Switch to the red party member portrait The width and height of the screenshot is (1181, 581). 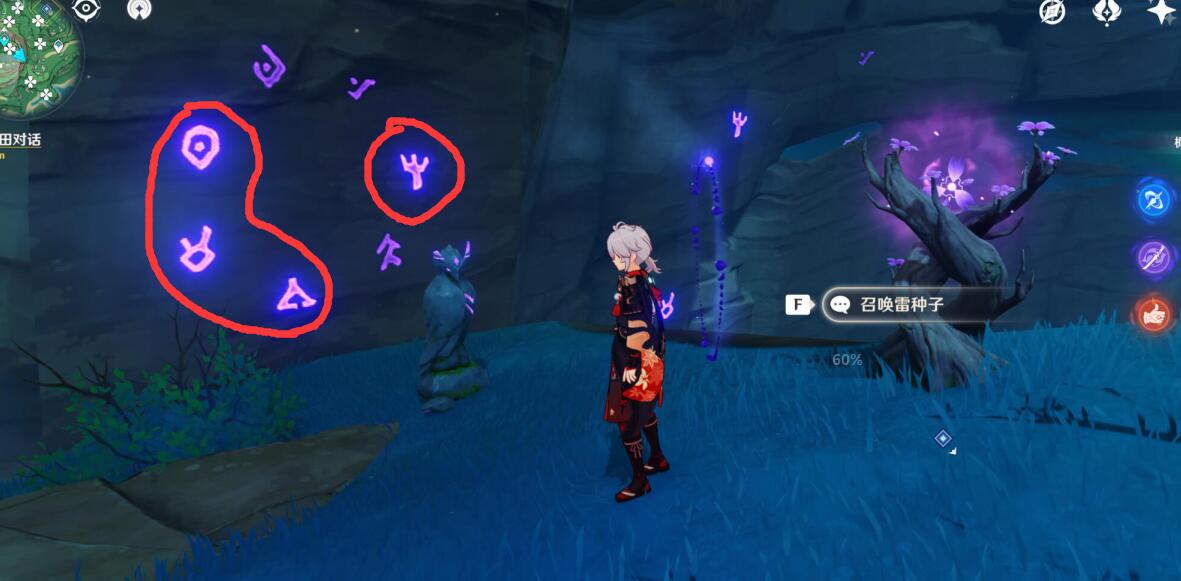pyautogui.click(x=1156, y=314)
